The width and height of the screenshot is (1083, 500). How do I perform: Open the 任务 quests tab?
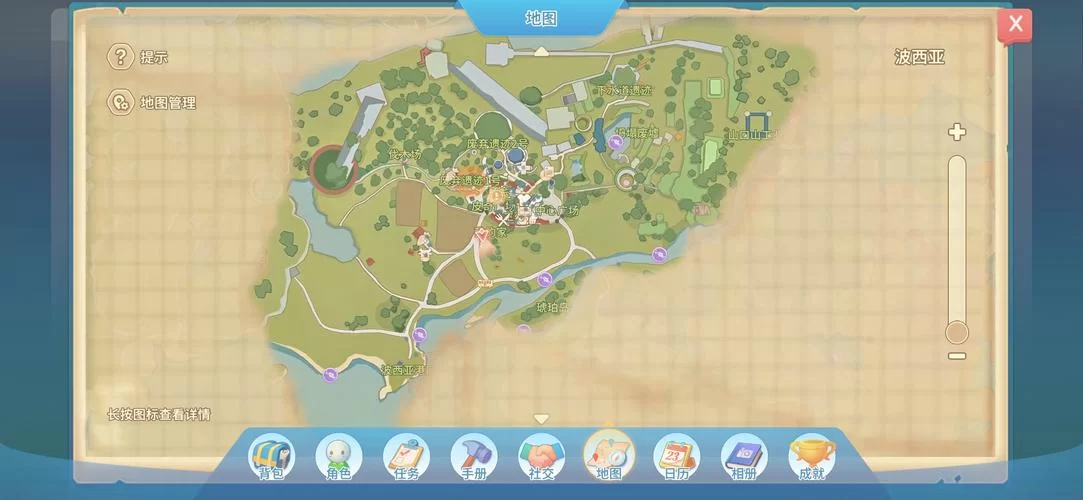click(x=406, y=458)
